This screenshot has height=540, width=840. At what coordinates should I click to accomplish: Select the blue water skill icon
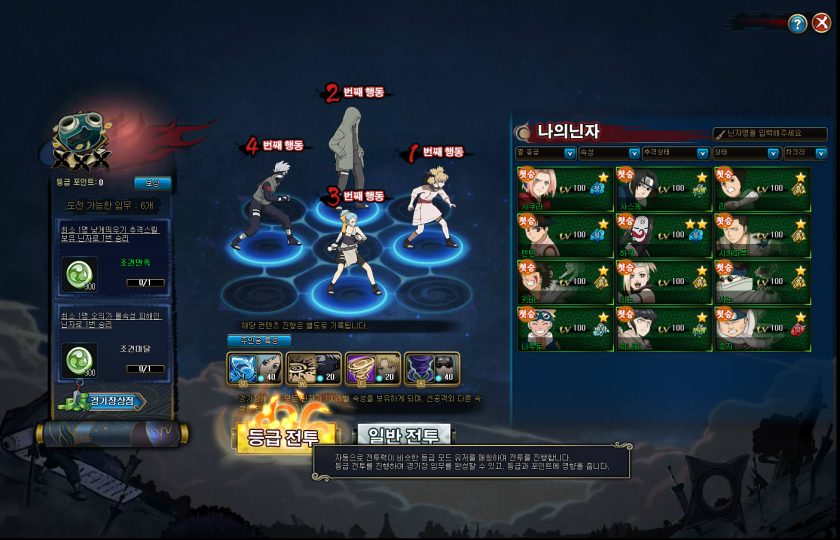tap(245, 368)
